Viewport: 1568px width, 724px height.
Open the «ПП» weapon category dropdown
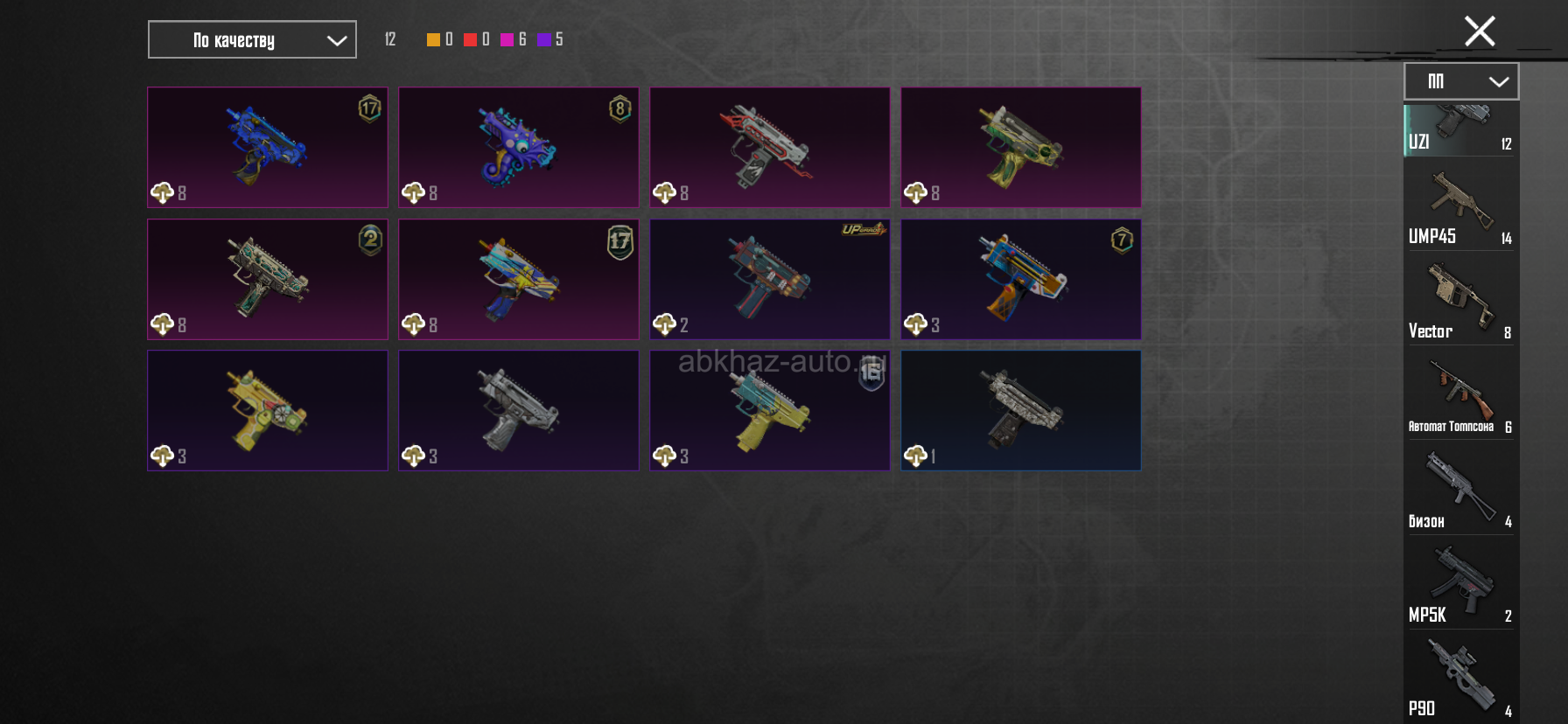pos(1460,81)
